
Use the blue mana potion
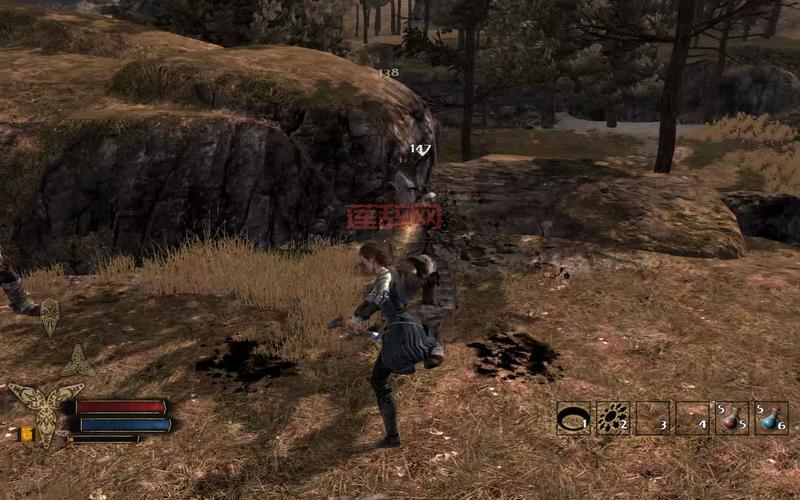770,418
